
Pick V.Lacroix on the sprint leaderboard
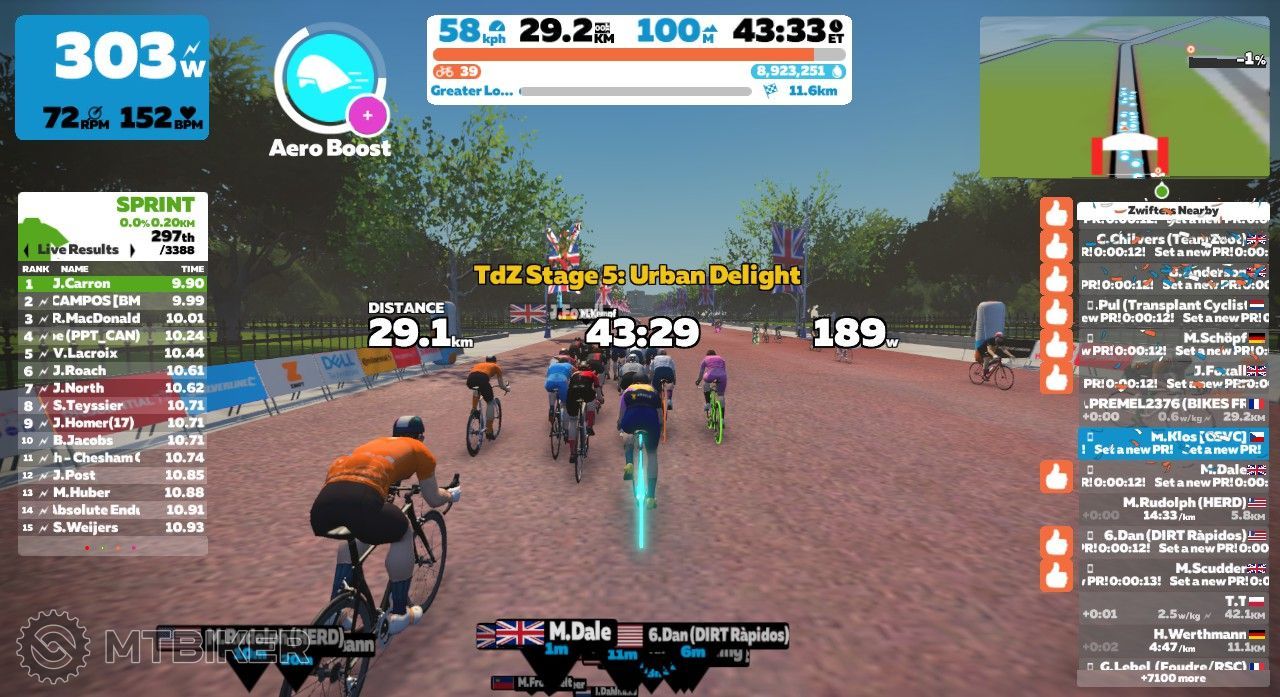pos(113,353)
